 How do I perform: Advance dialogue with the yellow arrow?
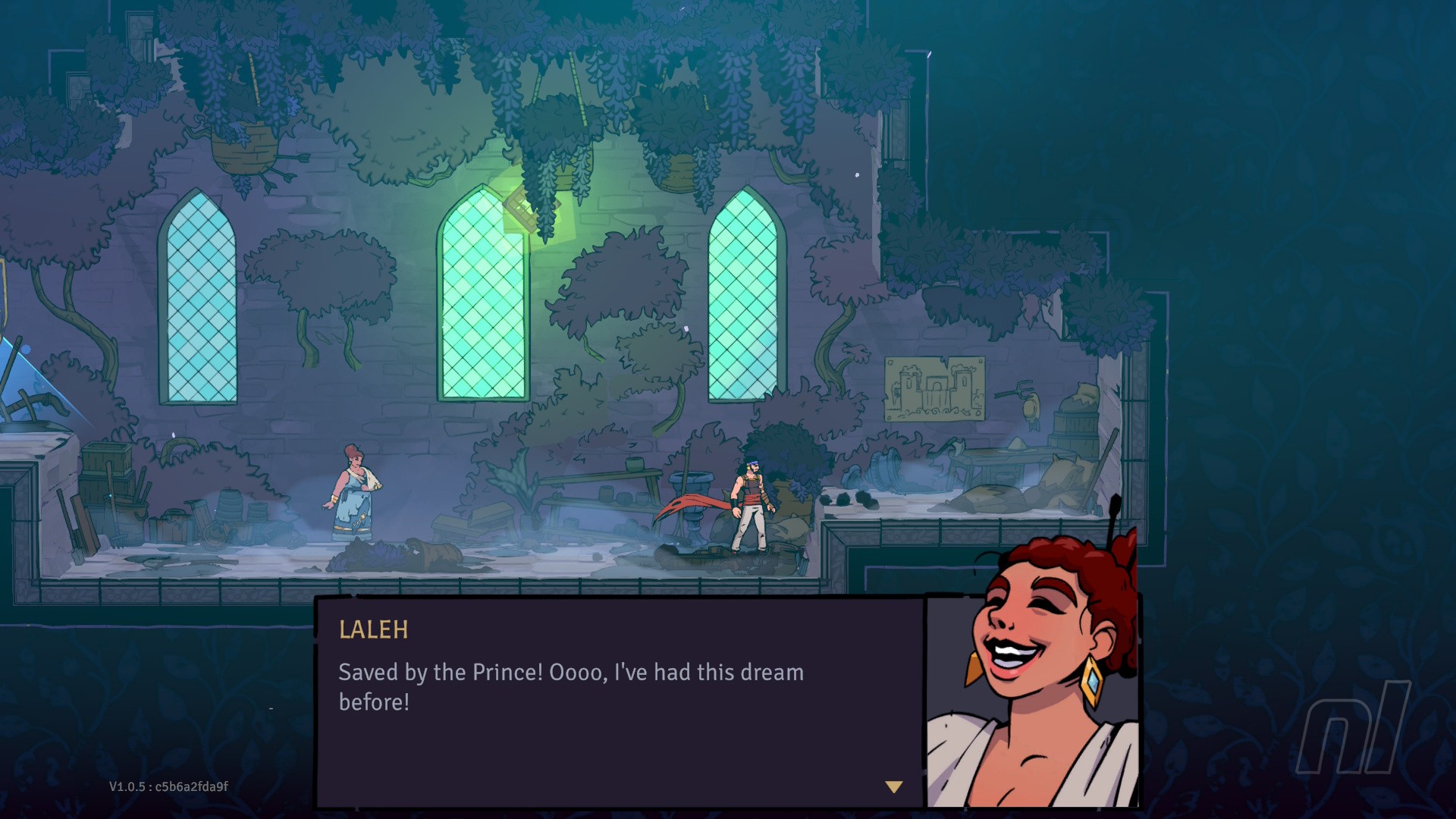pos(894,787)
